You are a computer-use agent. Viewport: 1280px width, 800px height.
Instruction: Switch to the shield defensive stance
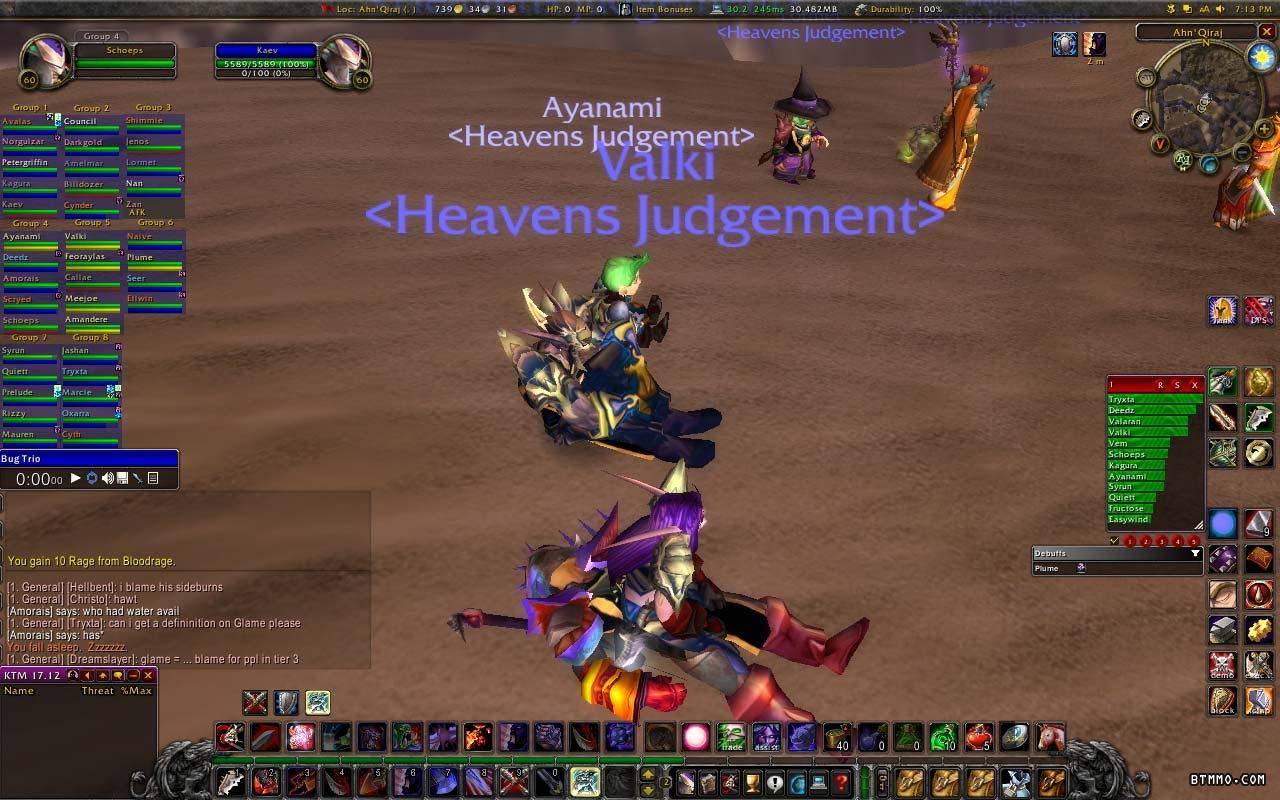[287, 703]
